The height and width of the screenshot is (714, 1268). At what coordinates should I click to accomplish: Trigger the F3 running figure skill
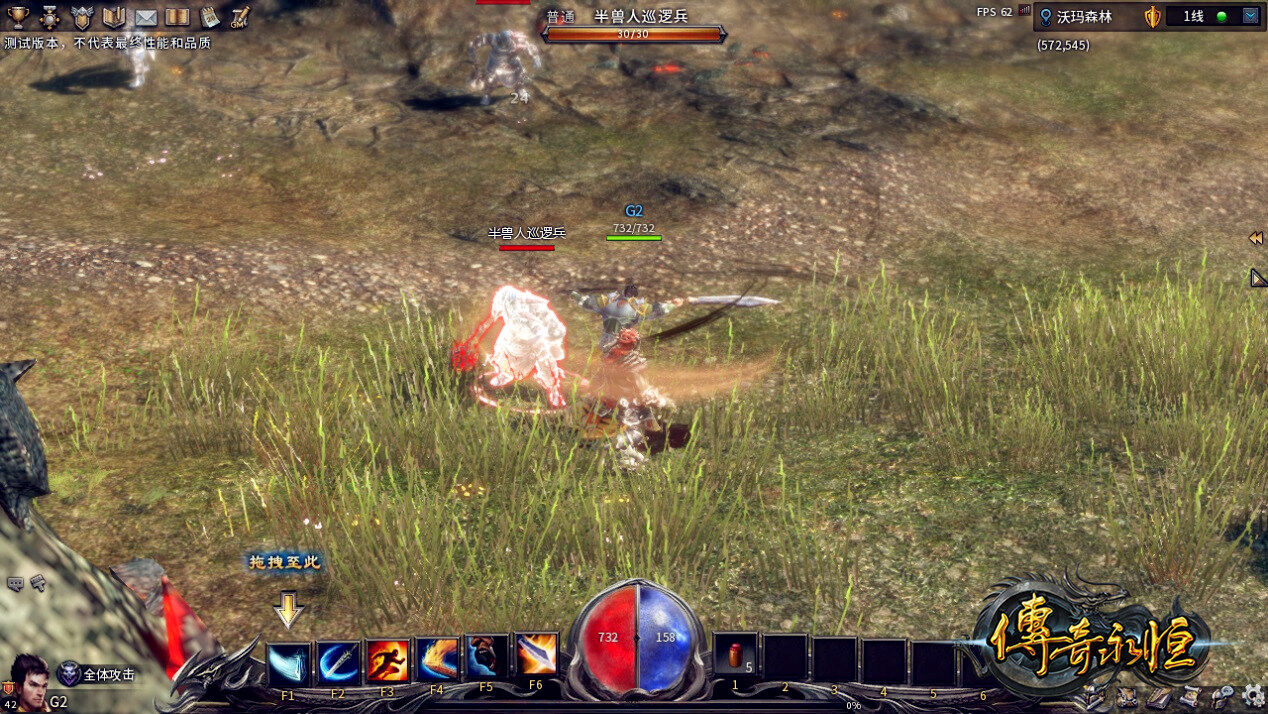click(388, 661)
